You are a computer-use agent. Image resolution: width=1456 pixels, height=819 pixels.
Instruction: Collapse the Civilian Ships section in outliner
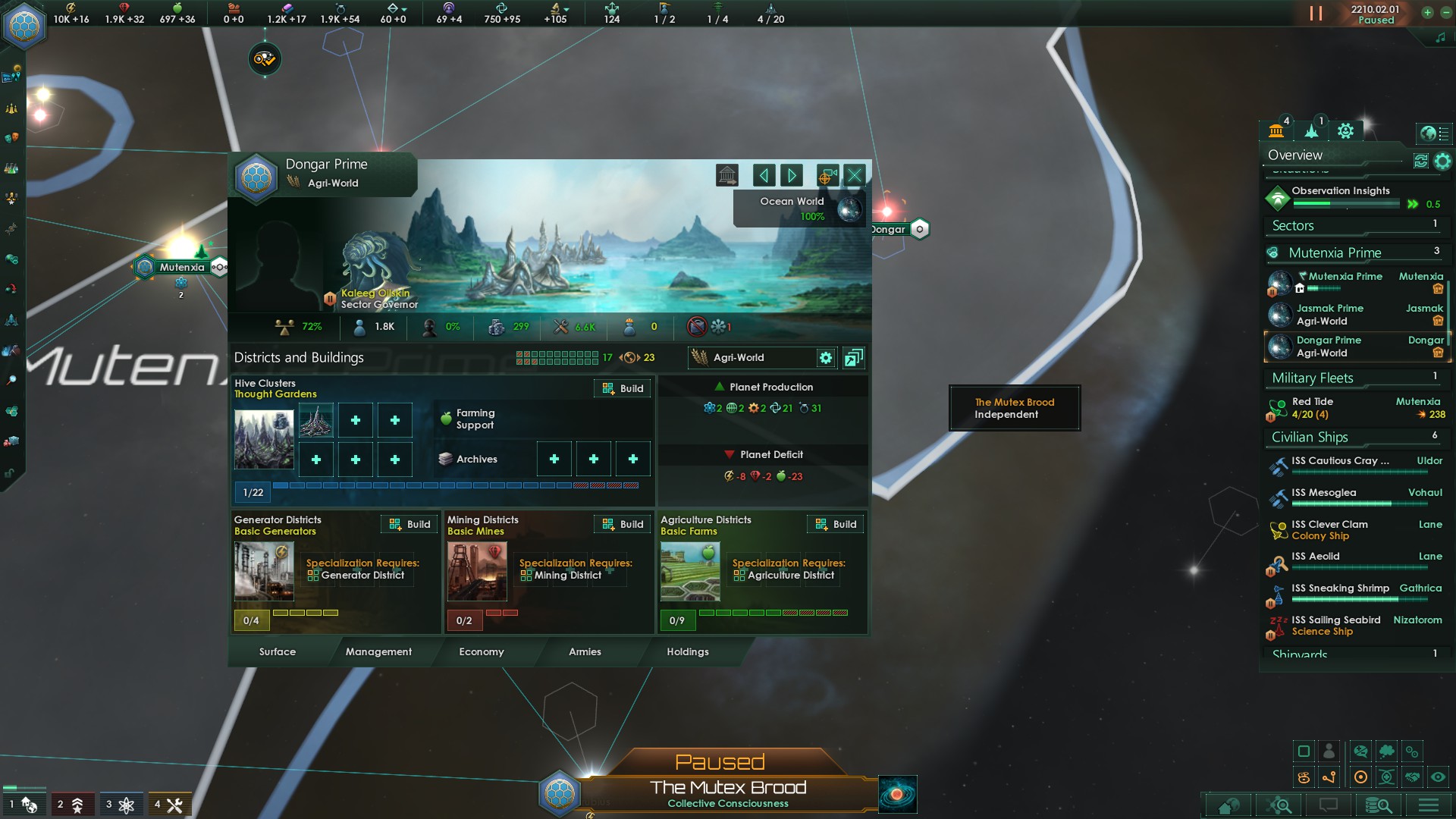1310,438
